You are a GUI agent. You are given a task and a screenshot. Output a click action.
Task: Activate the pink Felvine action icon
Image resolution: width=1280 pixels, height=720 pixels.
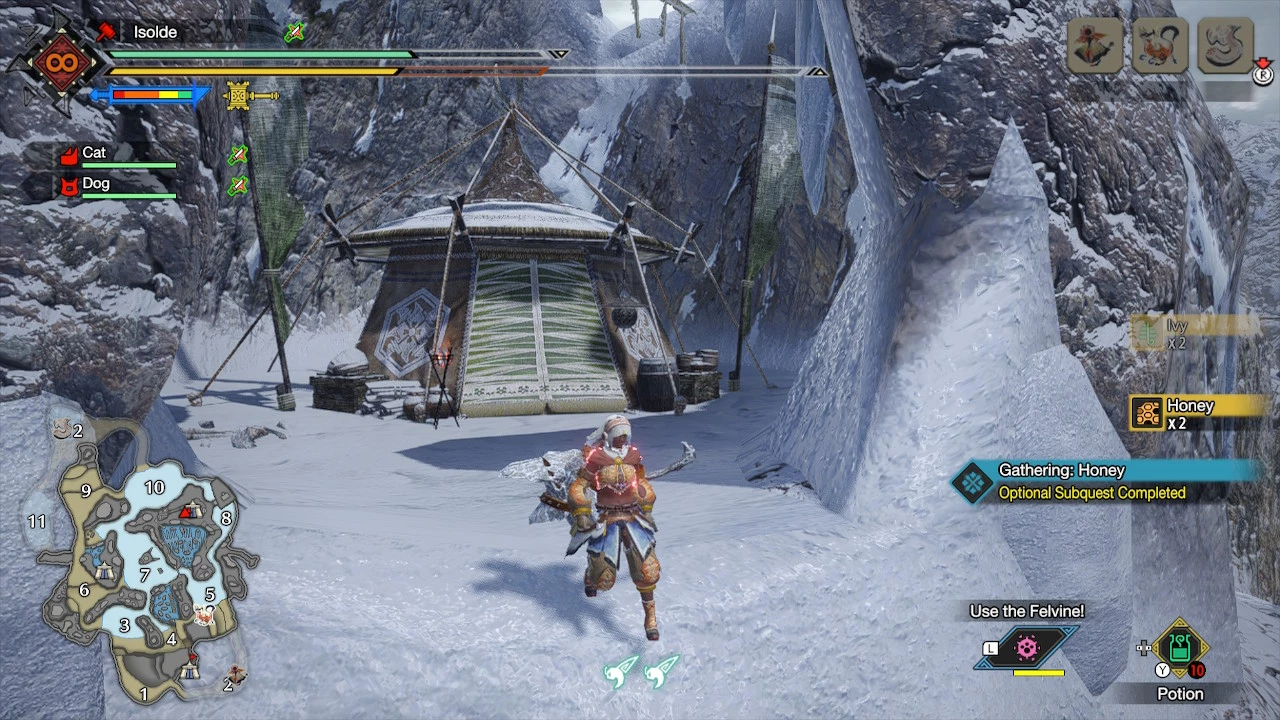(x=1027, y=648)
